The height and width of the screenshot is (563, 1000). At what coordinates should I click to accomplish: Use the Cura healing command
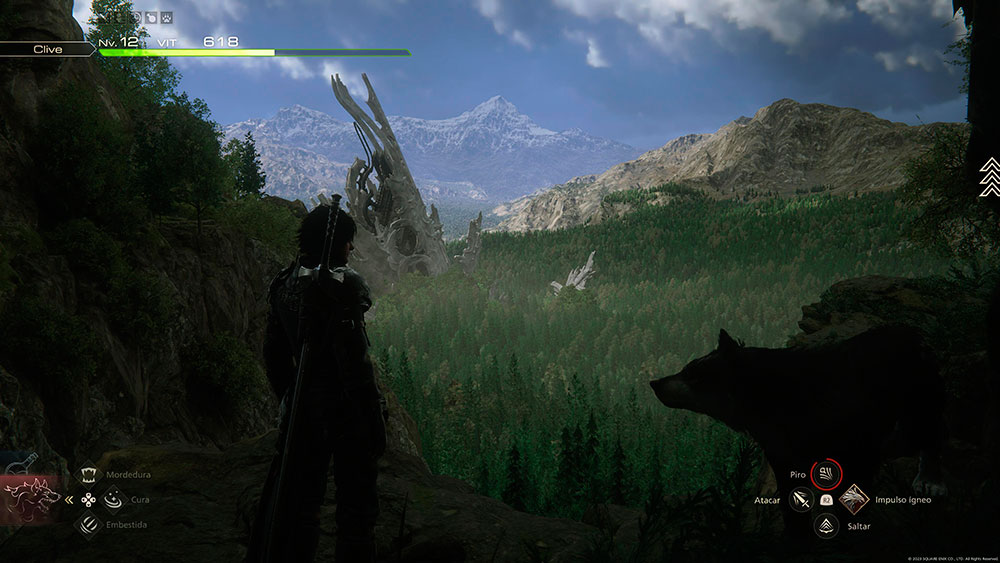click(111, 498)
